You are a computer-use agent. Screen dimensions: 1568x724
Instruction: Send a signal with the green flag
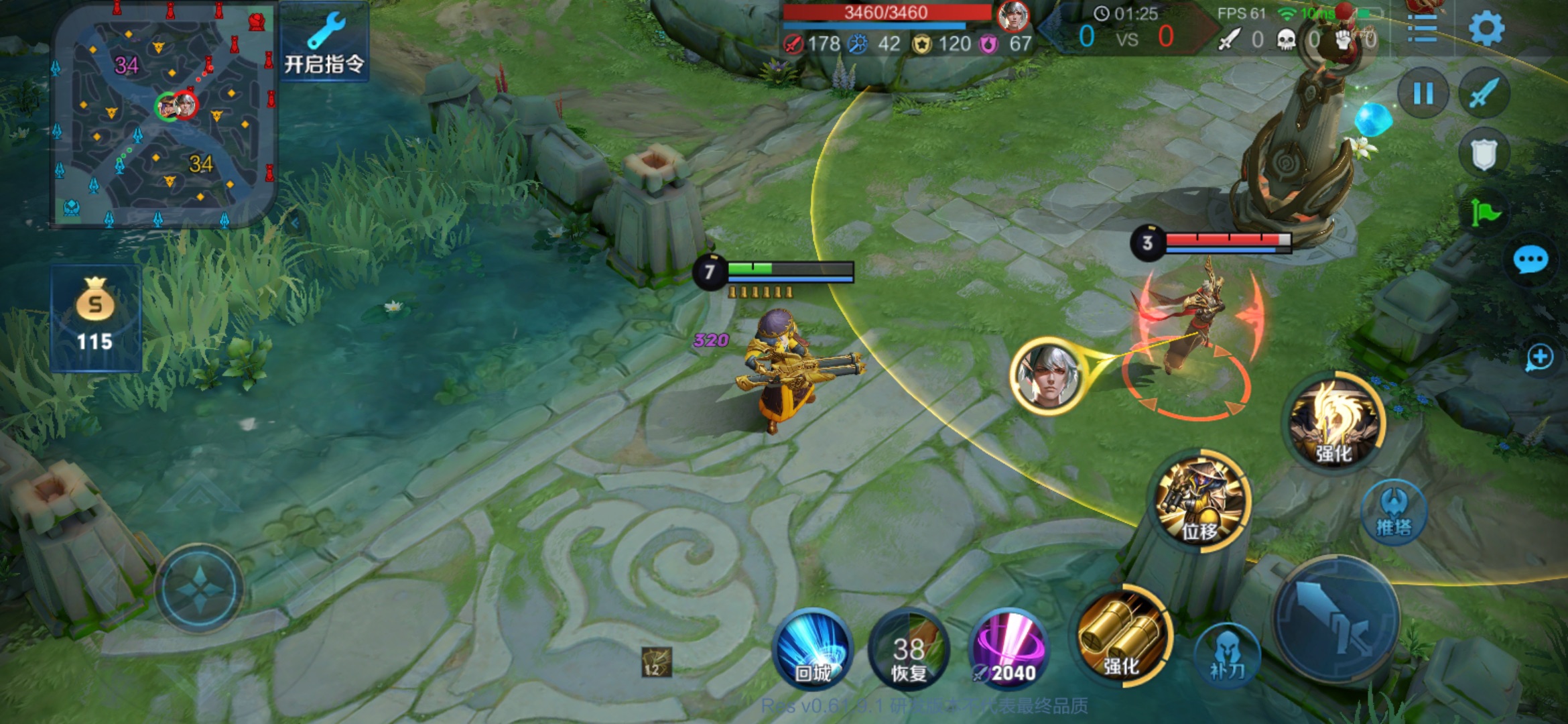click(1485, 213)
